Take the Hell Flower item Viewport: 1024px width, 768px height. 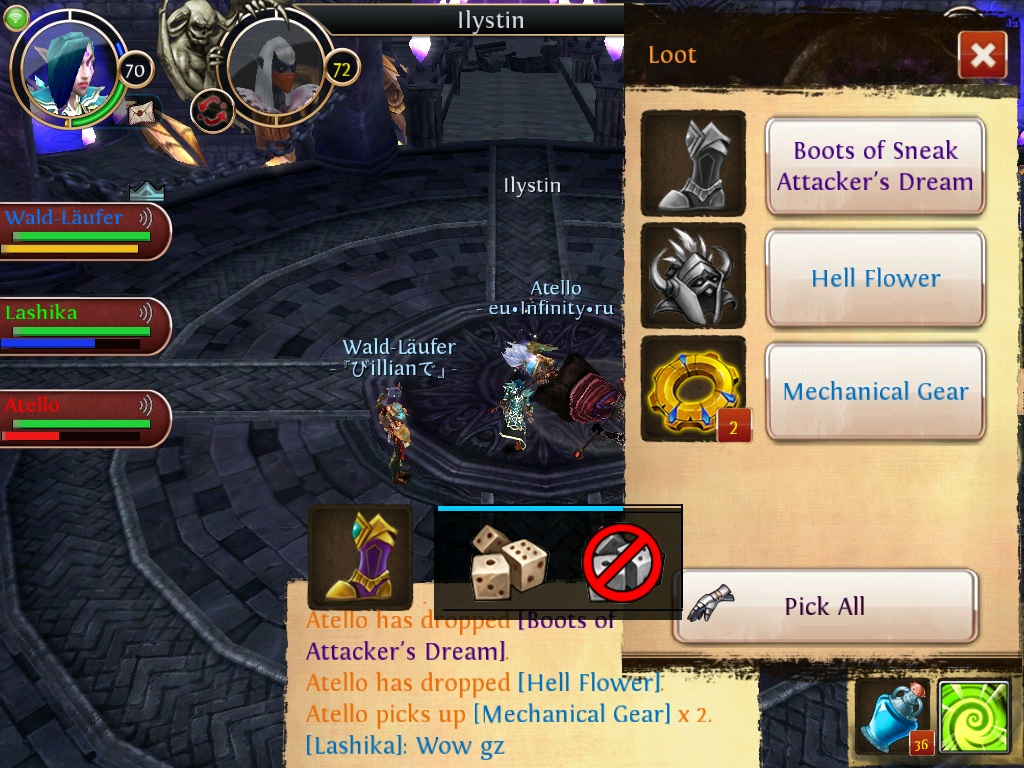[x=875, y=278]
